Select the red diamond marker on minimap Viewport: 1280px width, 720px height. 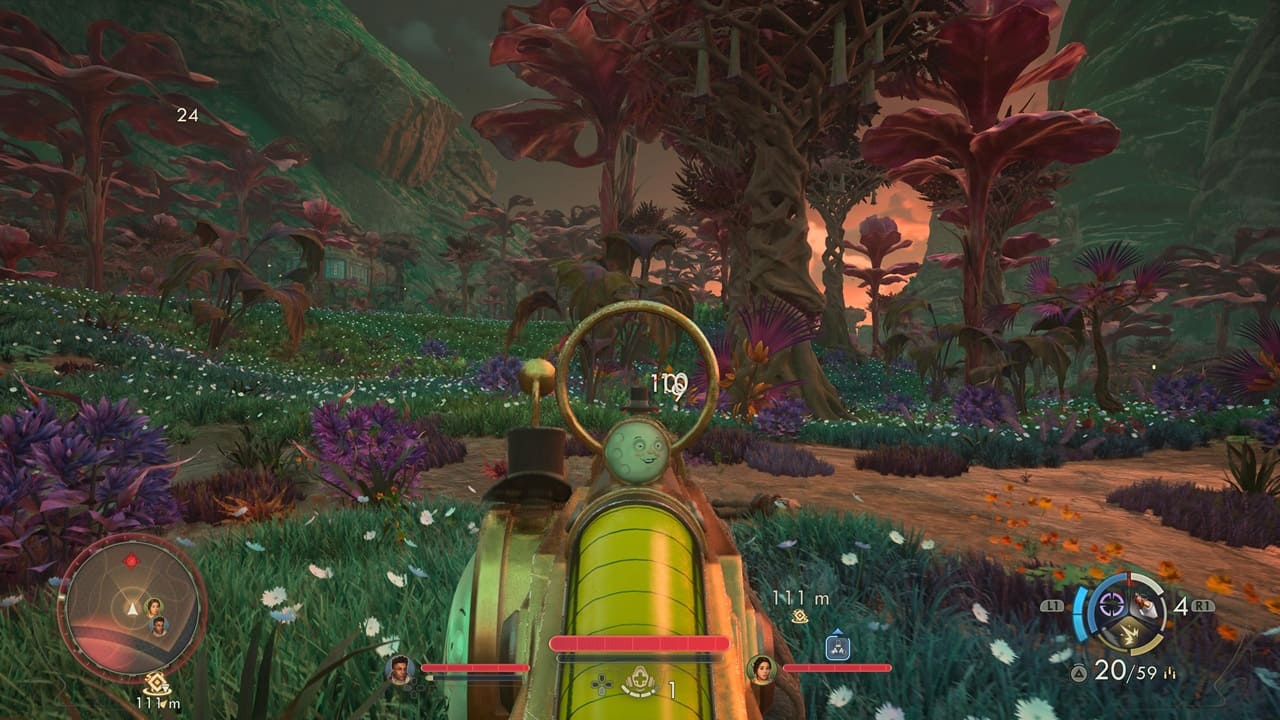(x=129, y=560)
